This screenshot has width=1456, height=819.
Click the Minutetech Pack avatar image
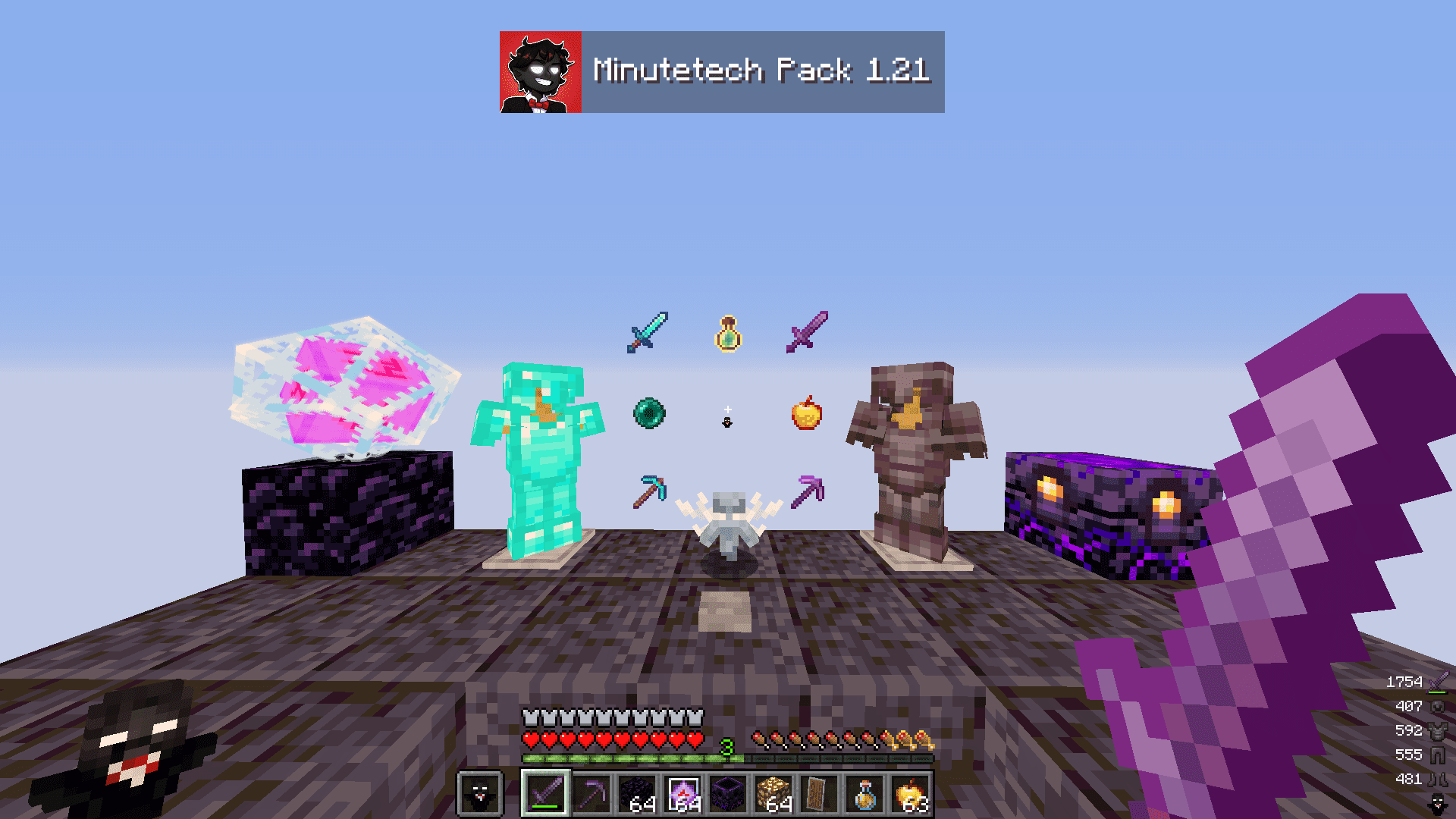tap(540, 72)
